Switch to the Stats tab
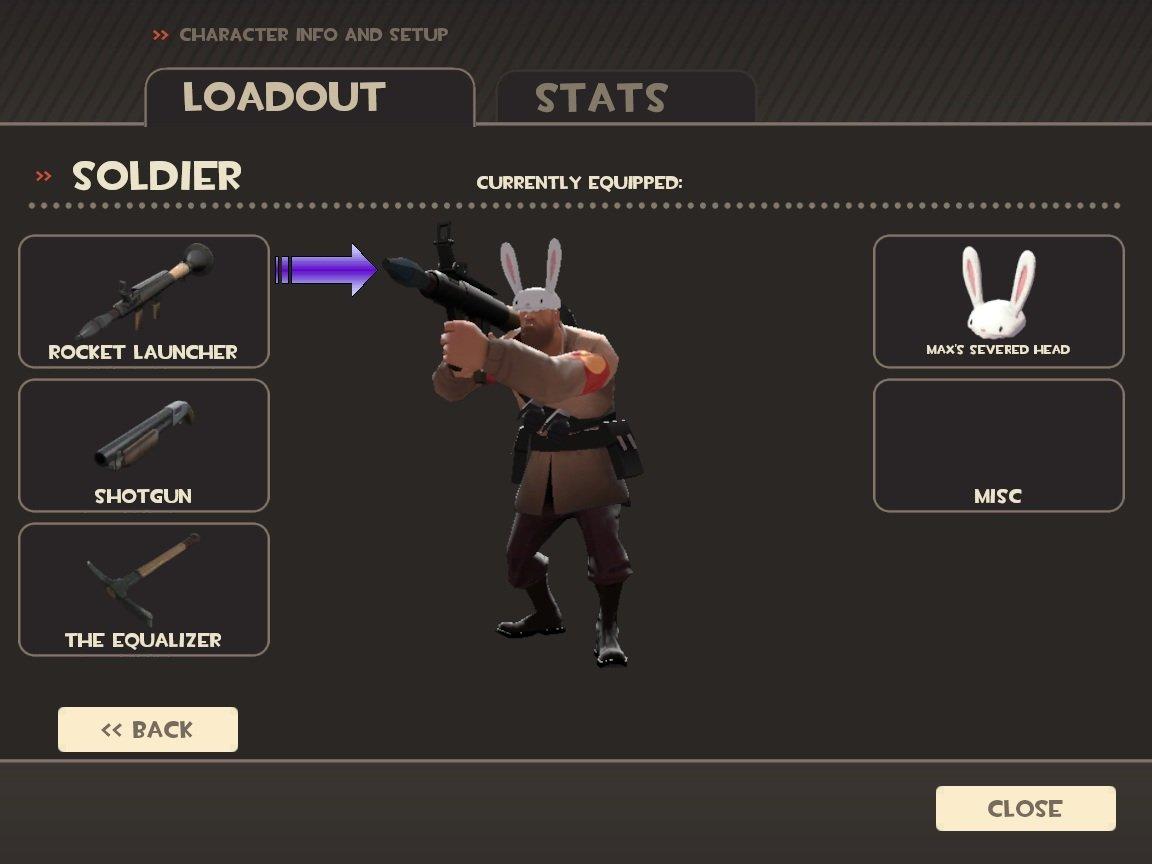Viewport: 1152px width, 864px height. pyautogui.click(x=625, y=98)
